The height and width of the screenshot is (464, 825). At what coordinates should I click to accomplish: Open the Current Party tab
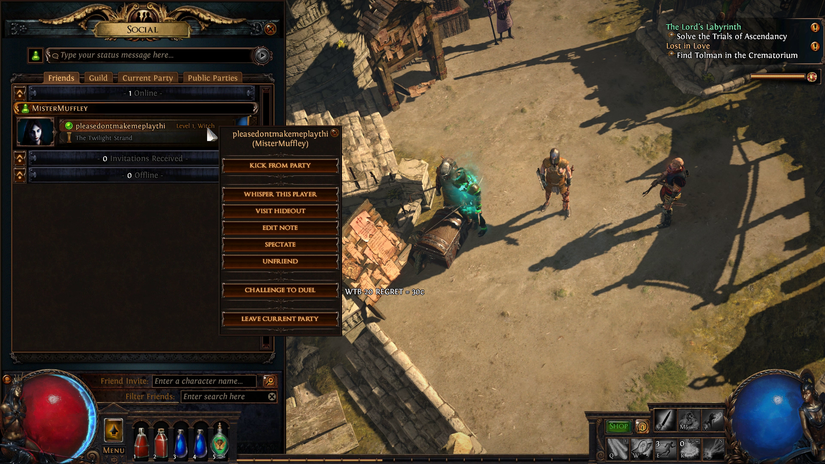pos(148,78)
